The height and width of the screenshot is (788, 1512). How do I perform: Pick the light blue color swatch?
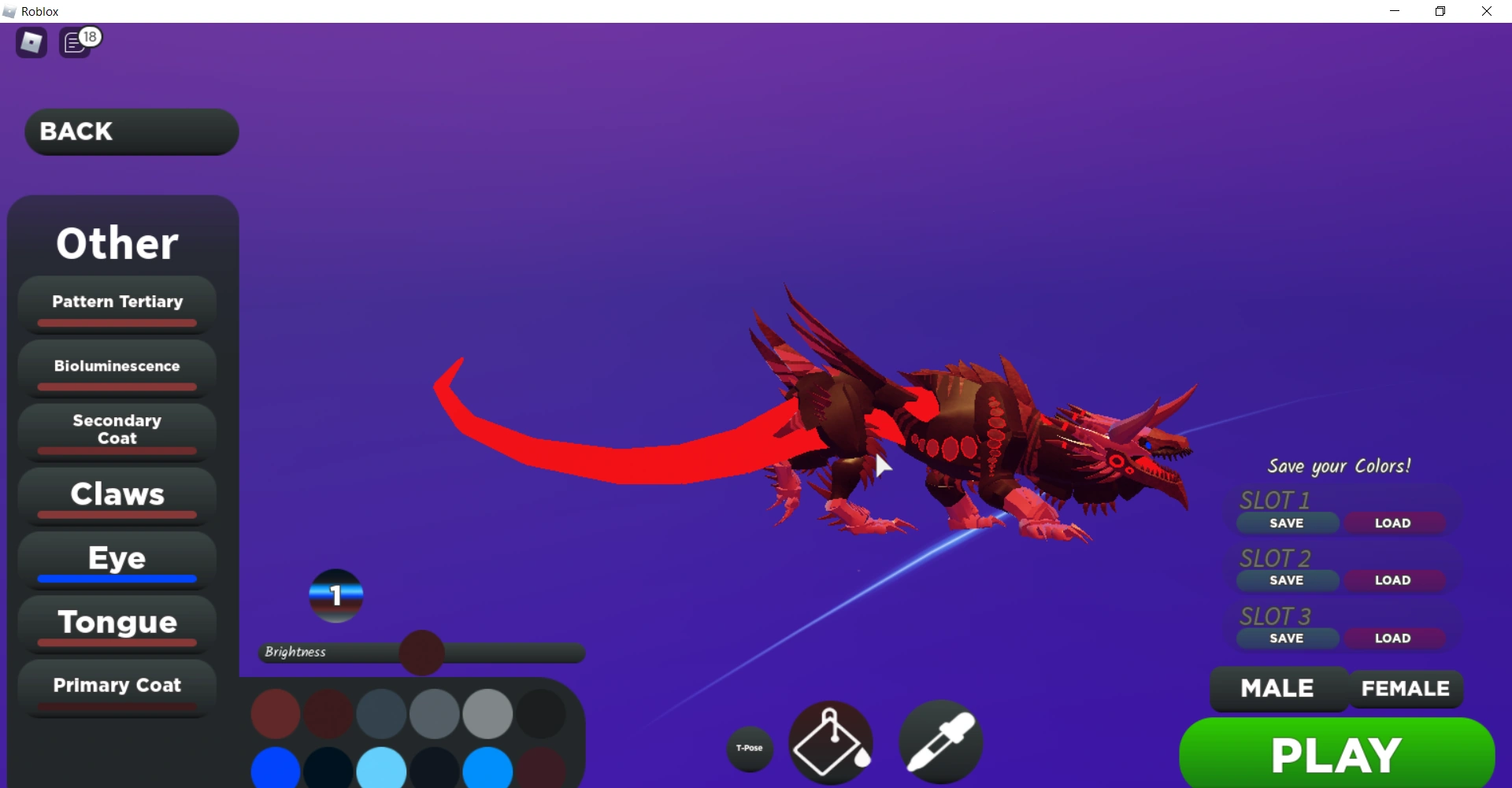pyautogui.click(x=382, y=769)
